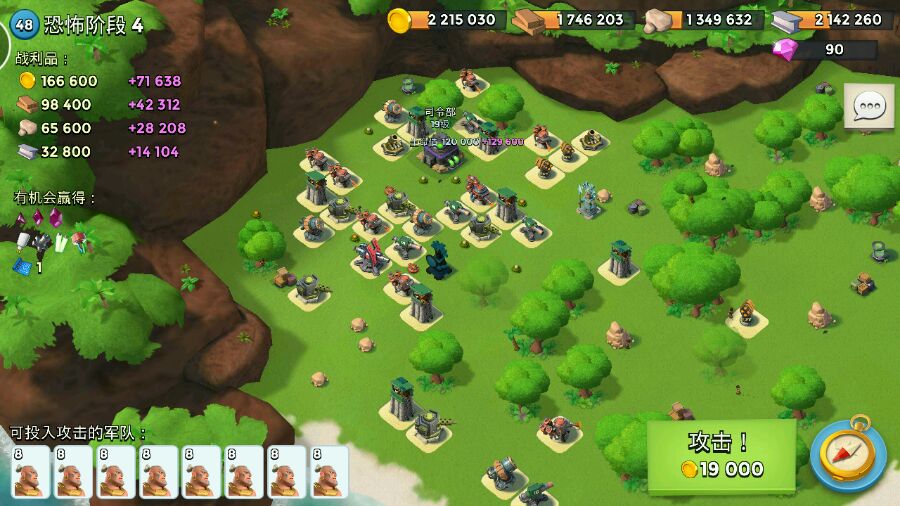The image size is (900, 506).
Task: Select the level 48 player badge
Action: tap(24, 25)
